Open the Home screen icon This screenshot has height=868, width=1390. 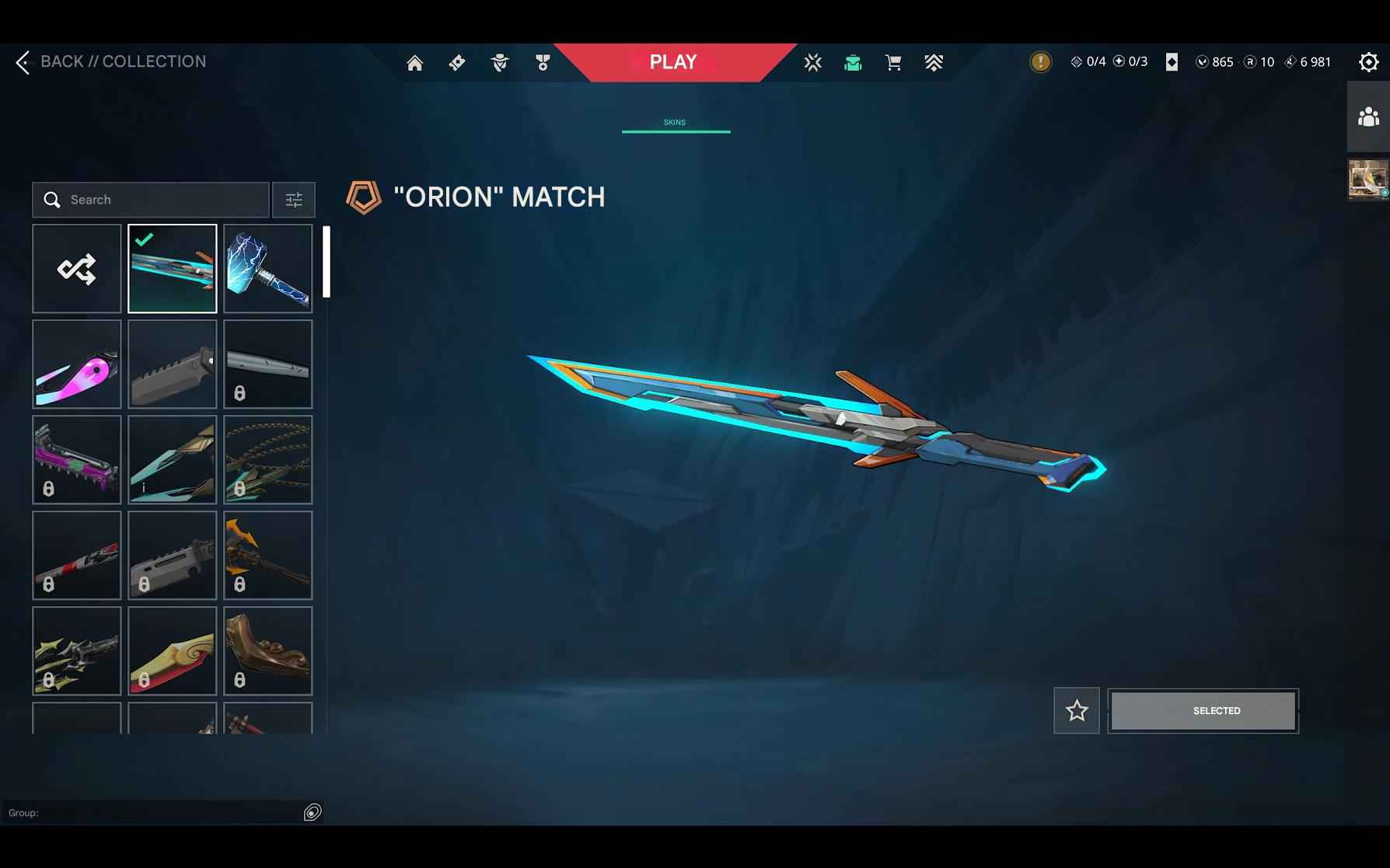[415, 62]
